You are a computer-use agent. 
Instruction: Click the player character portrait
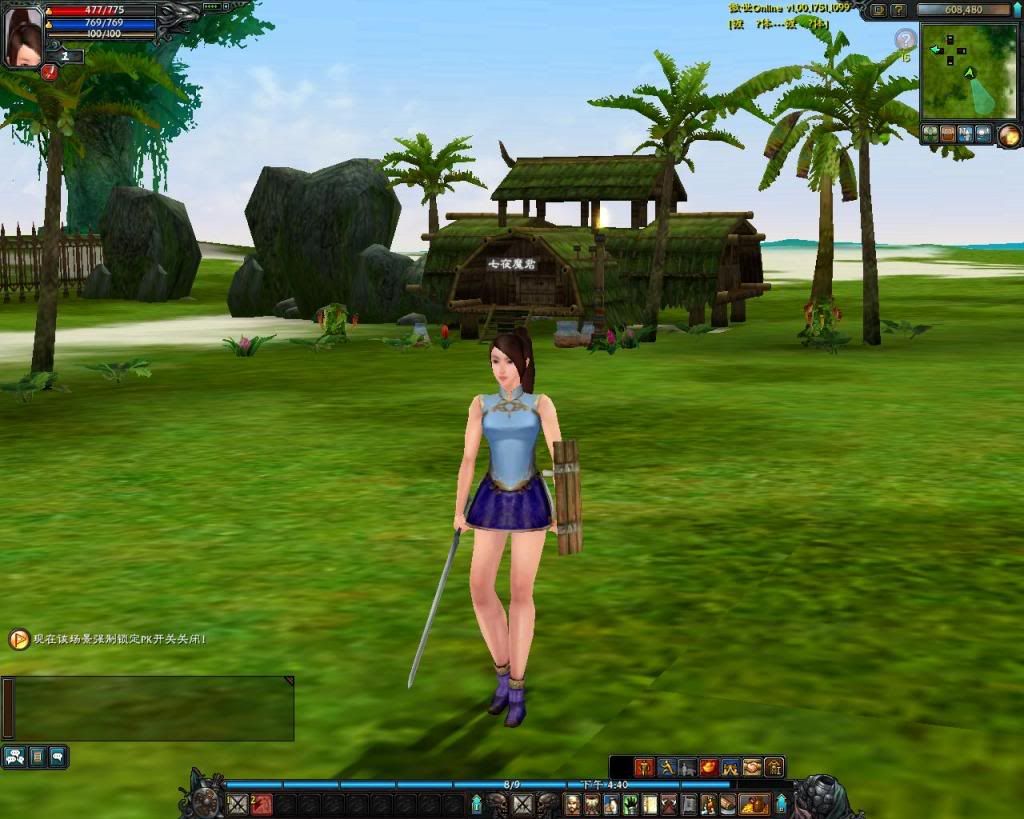pos(23,36)
